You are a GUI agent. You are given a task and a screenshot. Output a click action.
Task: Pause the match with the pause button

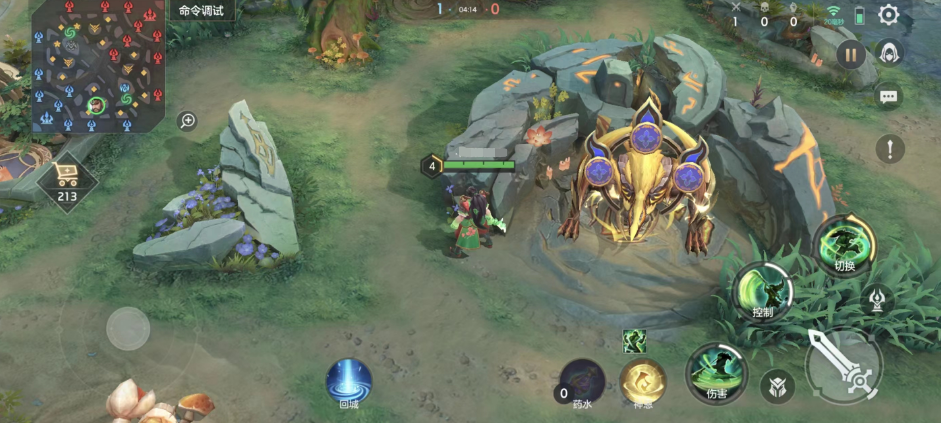click(851, 54)
